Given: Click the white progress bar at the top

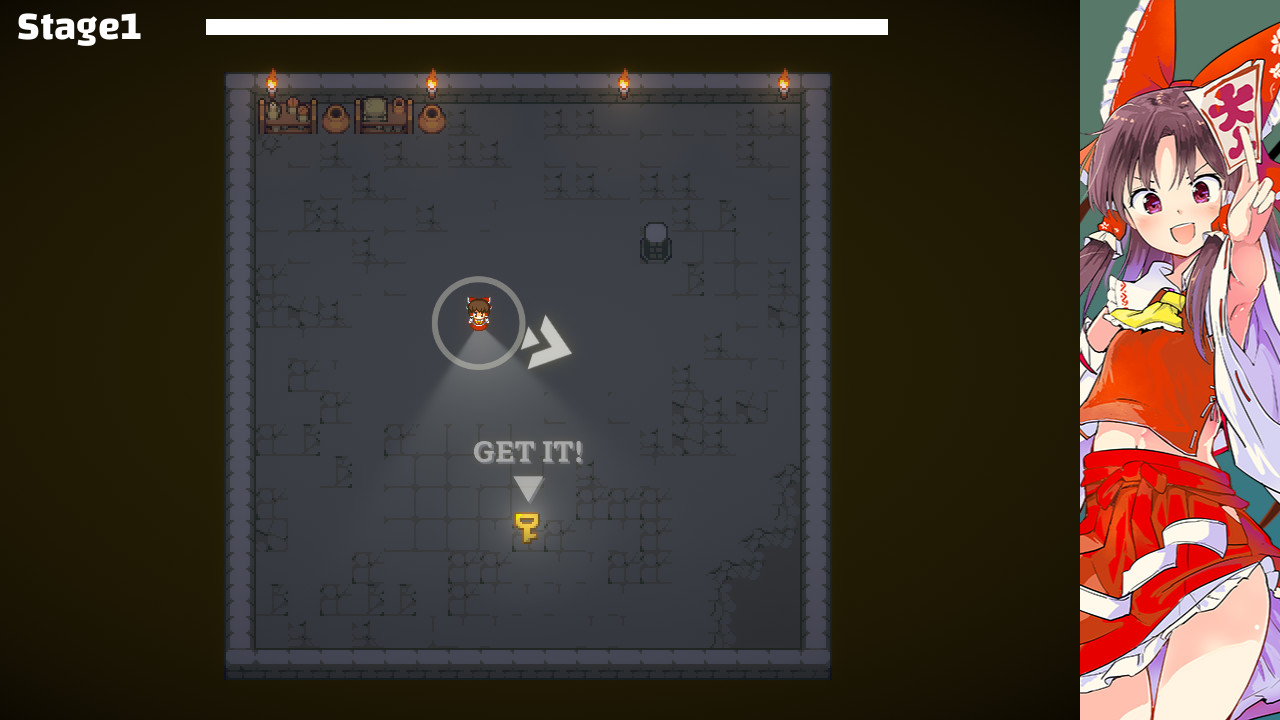Looking at the screenshot, I should (x=546, y=27).
